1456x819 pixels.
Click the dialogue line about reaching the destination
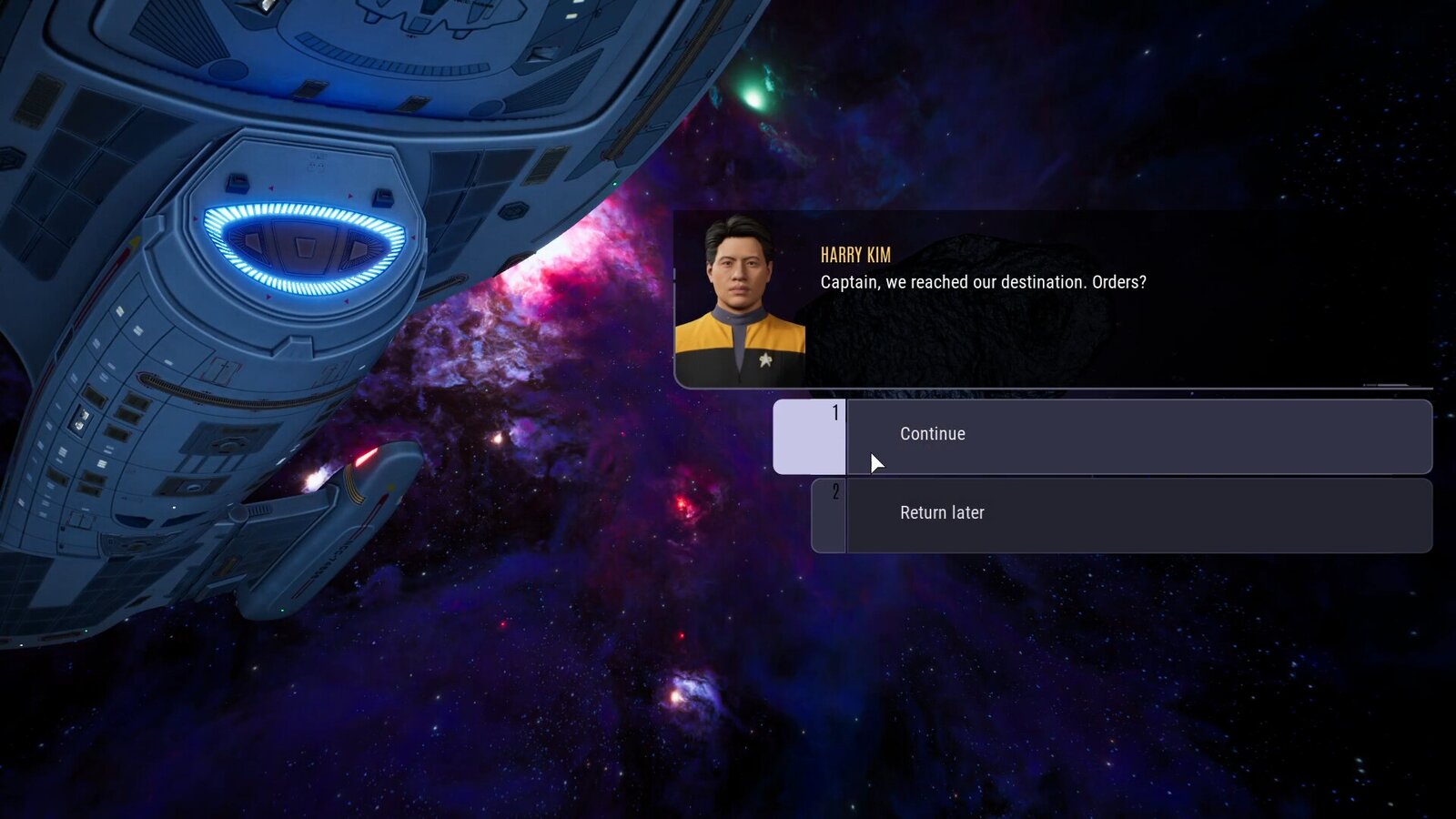983,282
